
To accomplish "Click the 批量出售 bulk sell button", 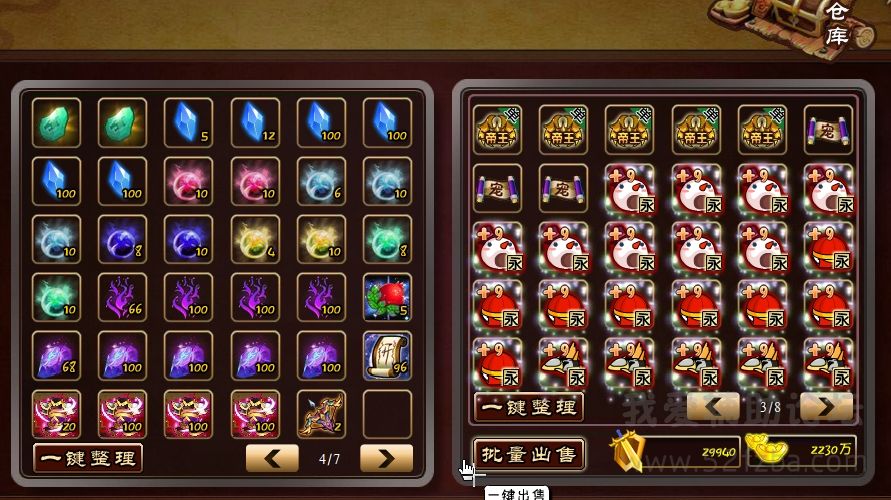I will pos(528,454).
